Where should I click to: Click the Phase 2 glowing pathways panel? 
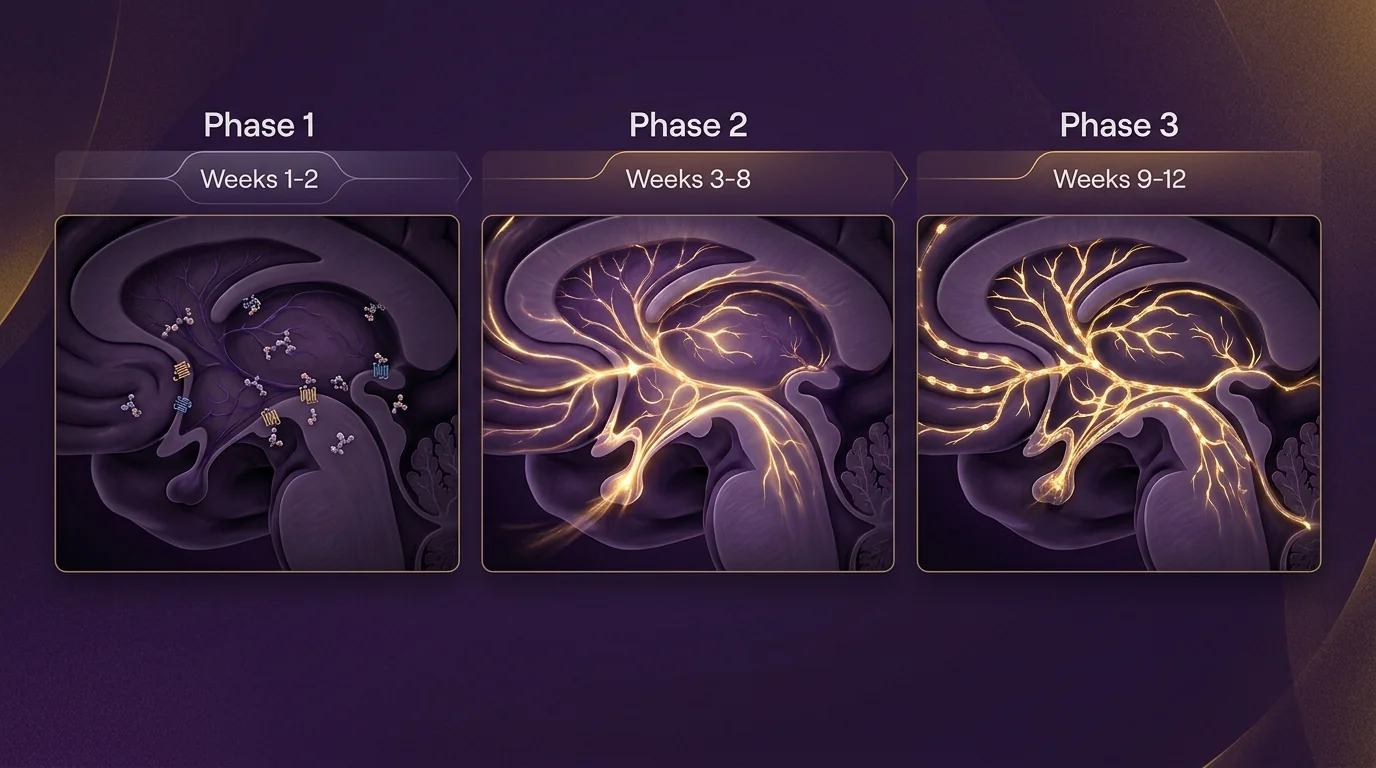(688, 393)
